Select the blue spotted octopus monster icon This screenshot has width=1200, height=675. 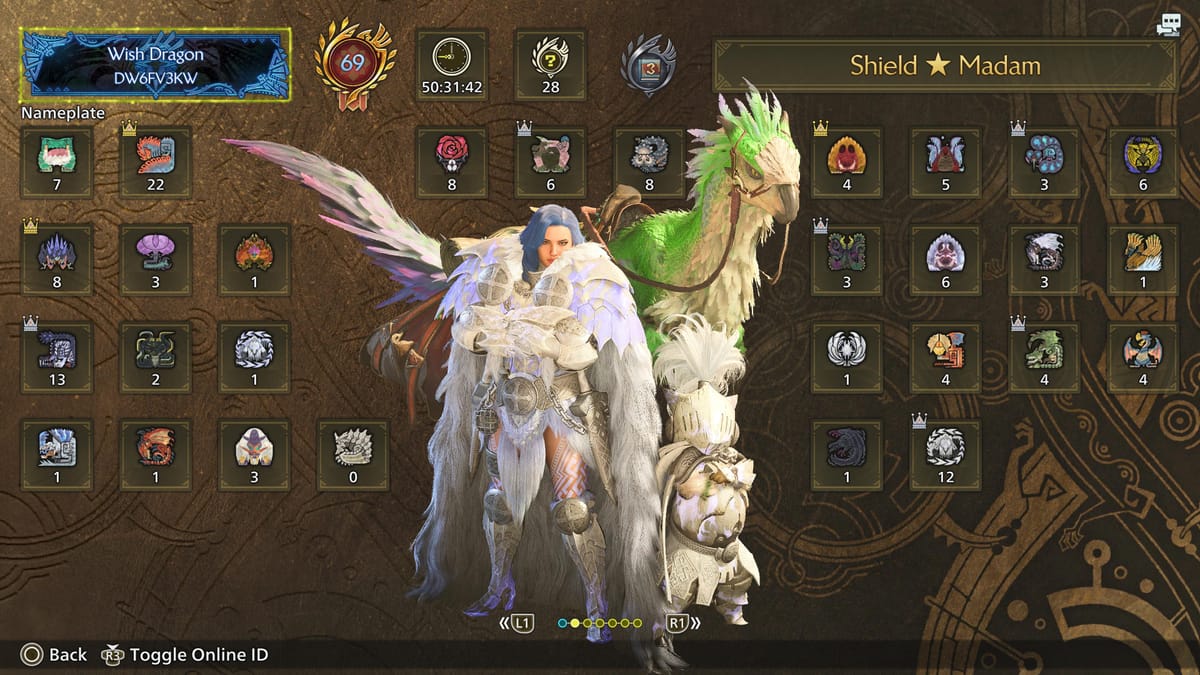(x=1044, y=162)
